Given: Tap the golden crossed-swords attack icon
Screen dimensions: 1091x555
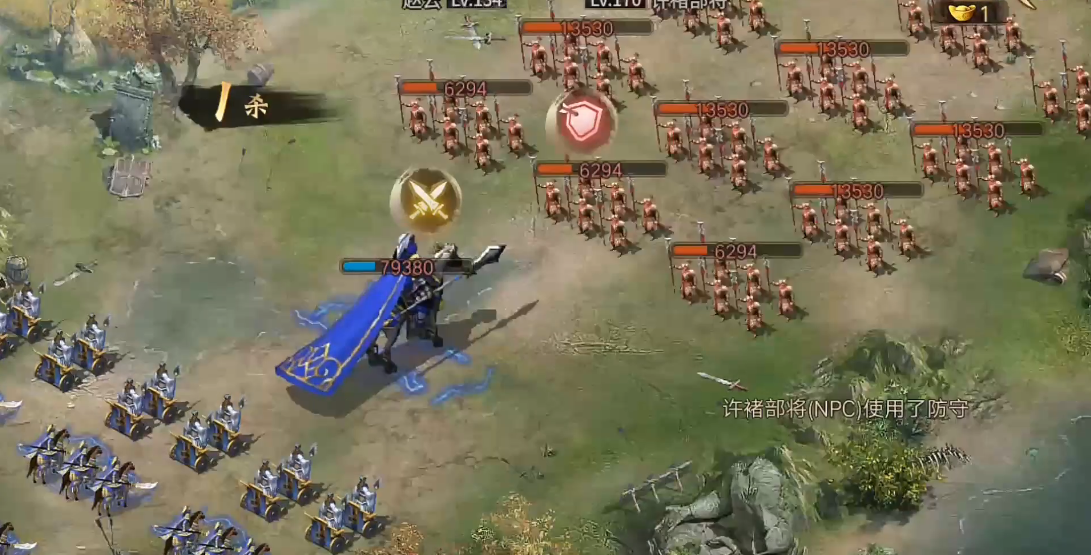Looking at the screenshot, I should [x=426, y=200].
